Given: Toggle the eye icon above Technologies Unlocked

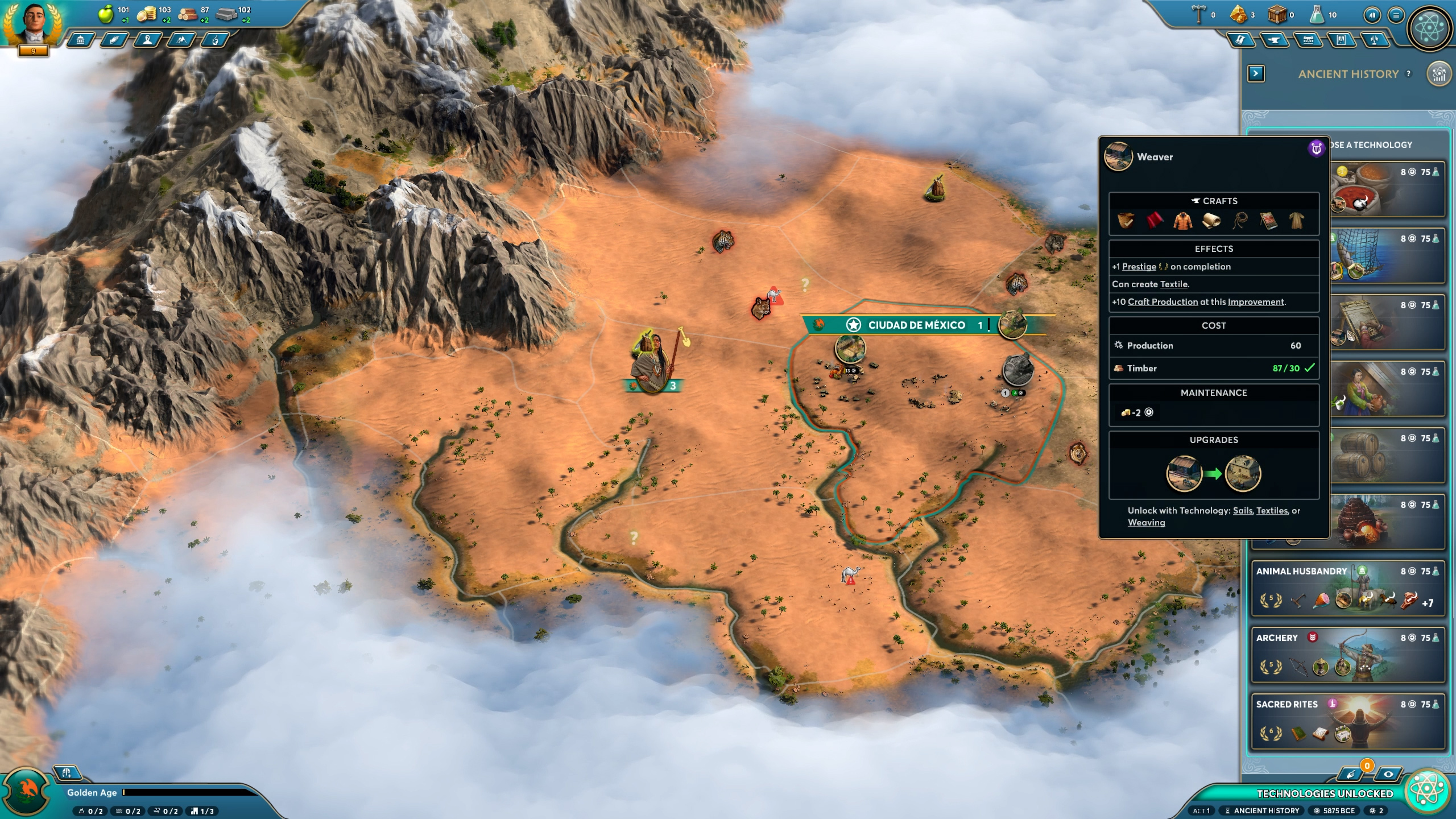Looking at the screenshot, I should click(1388, 775).
